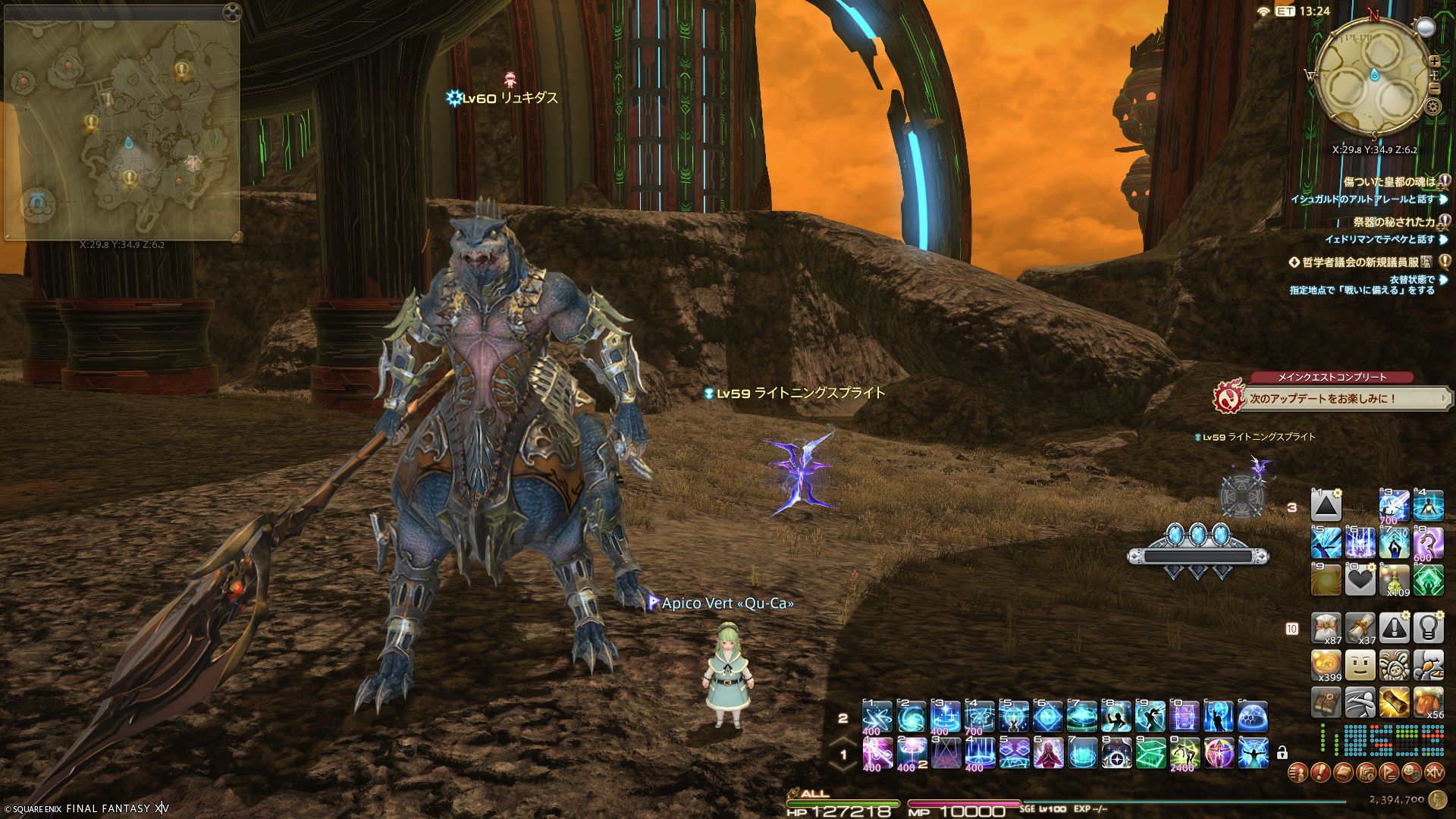This screenshot has height=819, width=1456.
Task: Activate the black heart macro icon
Action: (x=1360, y=580)
